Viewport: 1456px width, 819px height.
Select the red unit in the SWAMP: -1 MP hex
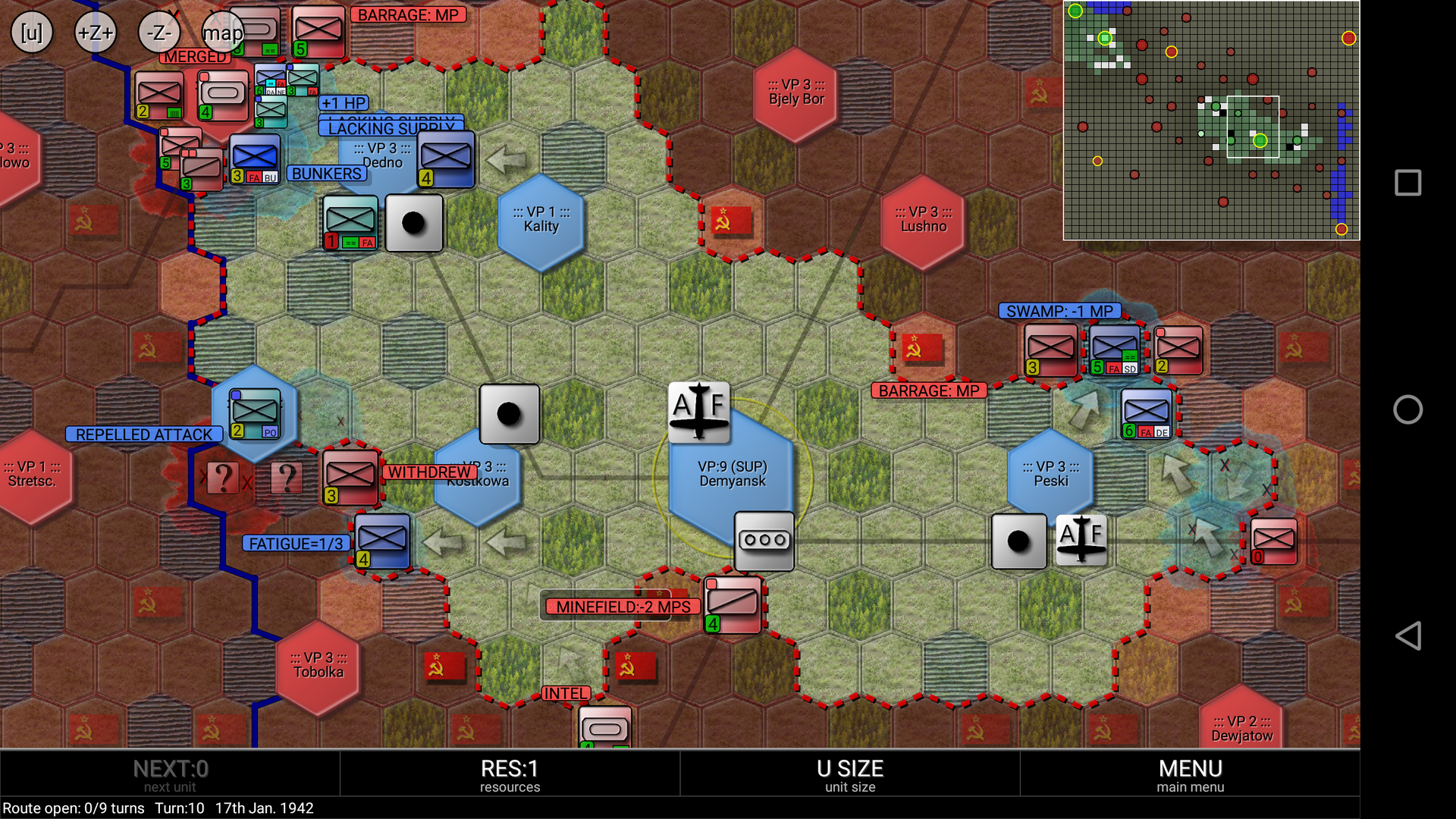[1050, 350]
